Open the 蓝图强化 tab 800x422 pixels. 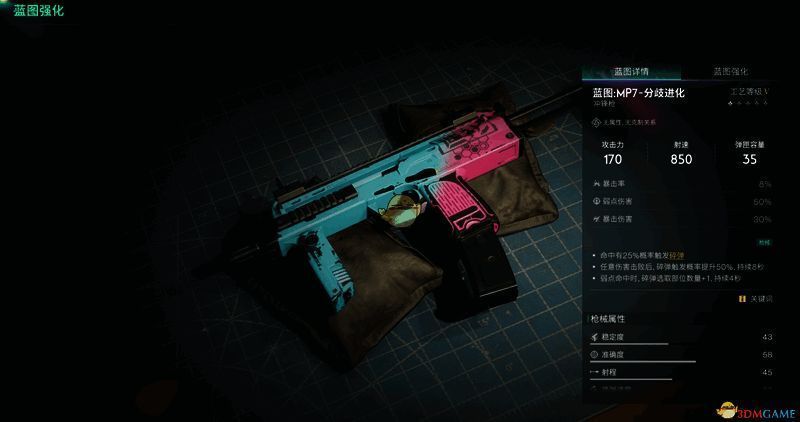pyautogui.click(x=730, y=72)
